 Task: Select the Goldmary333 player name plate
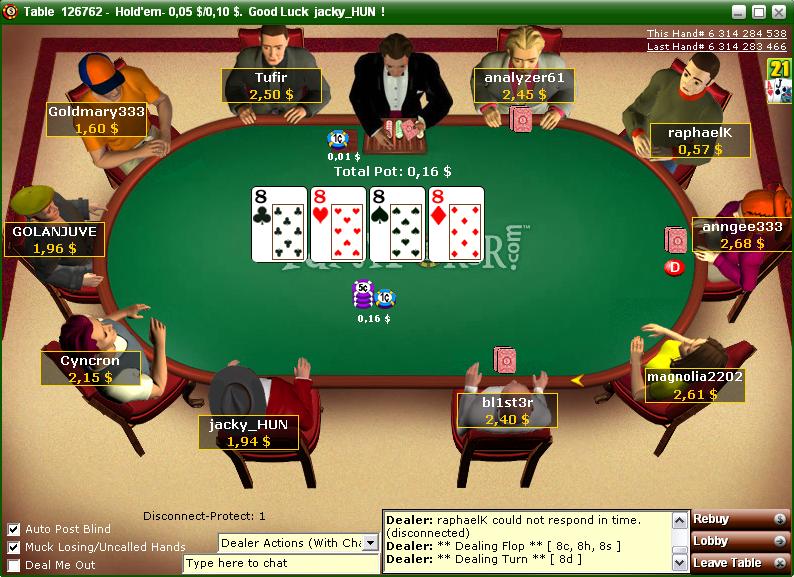[x=96, y=120]
